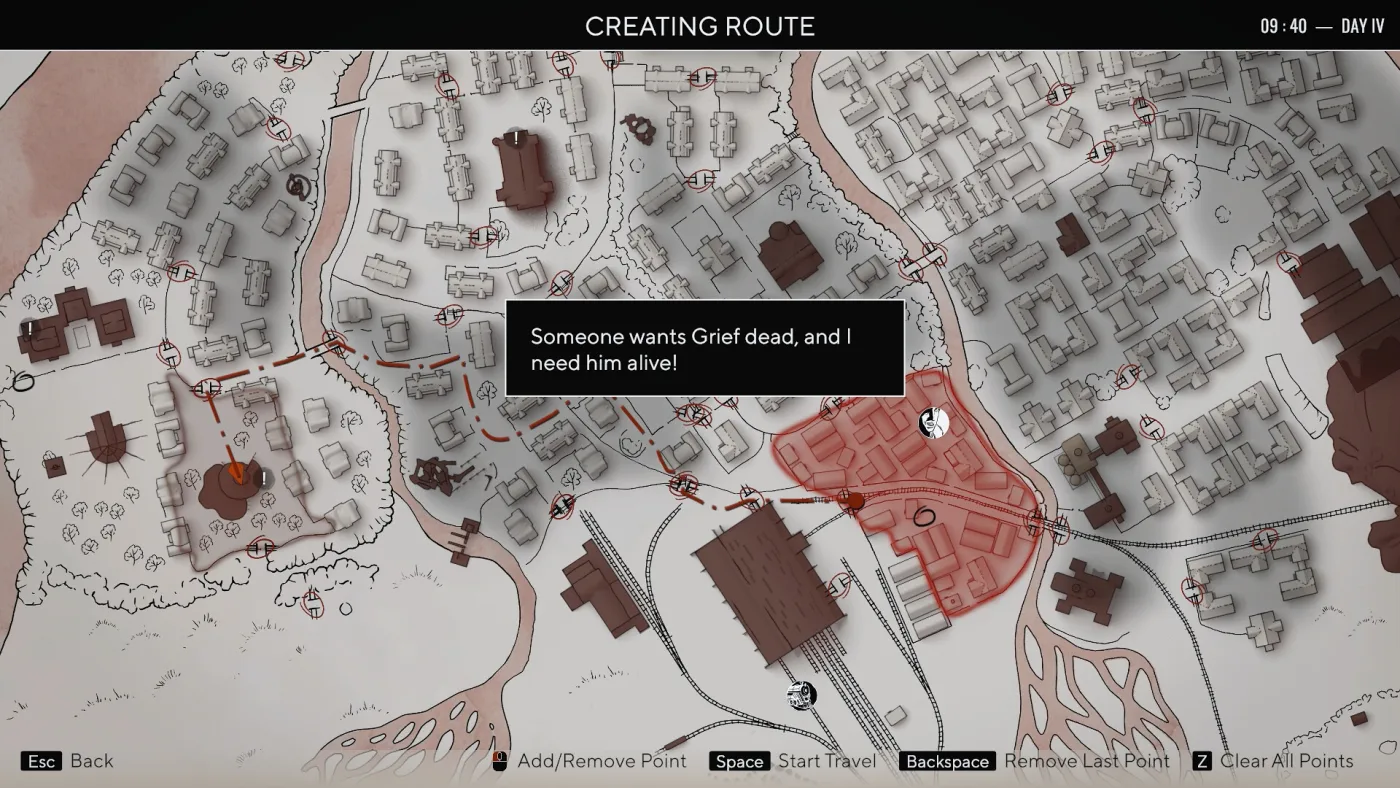Select the character portrait marker in the red district
Image resolution: width=1400 pixels, height=788 pixels.
[933, 423]
